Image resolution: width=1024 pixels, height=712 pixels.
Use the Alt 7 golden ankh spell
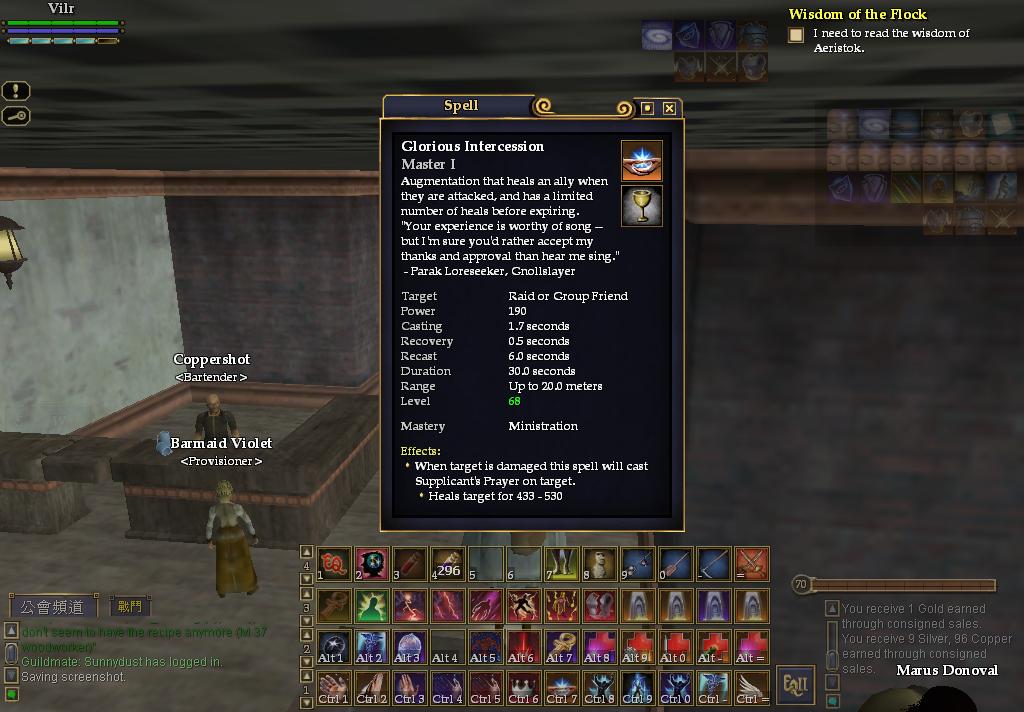click(561, 646)
